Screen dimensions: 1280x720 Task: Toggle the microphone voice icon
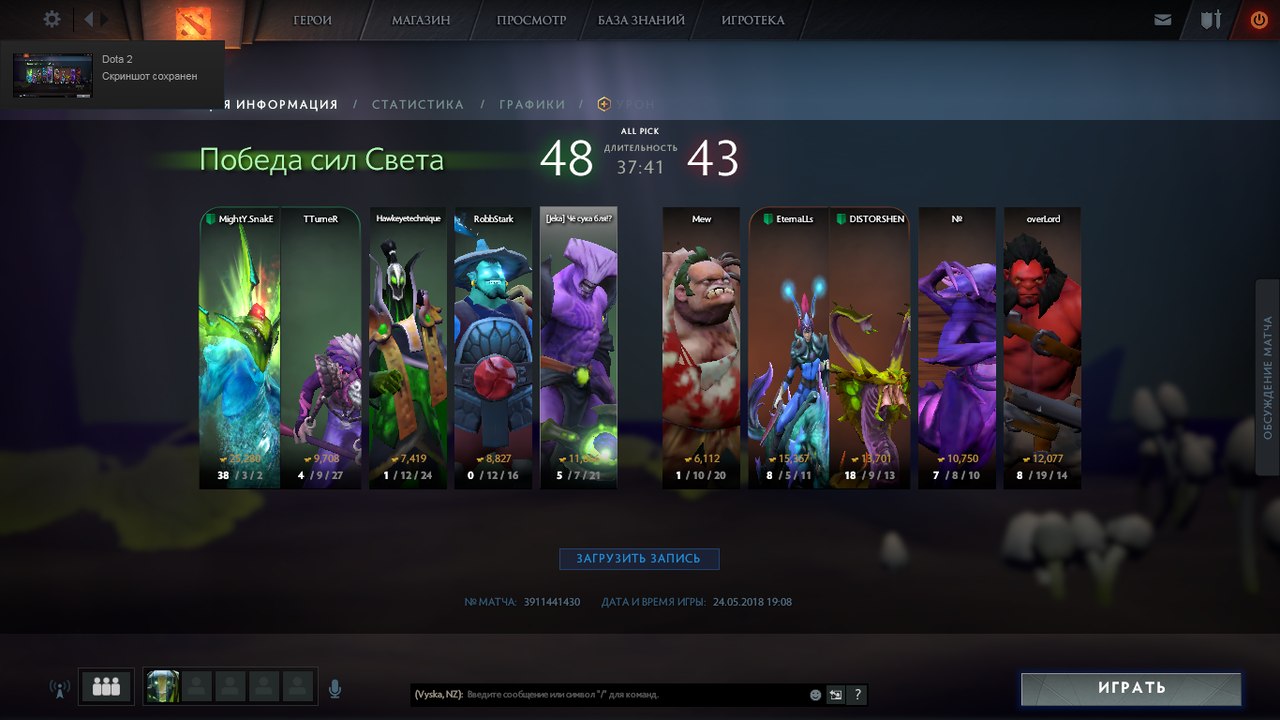click(x=335, y=688)
